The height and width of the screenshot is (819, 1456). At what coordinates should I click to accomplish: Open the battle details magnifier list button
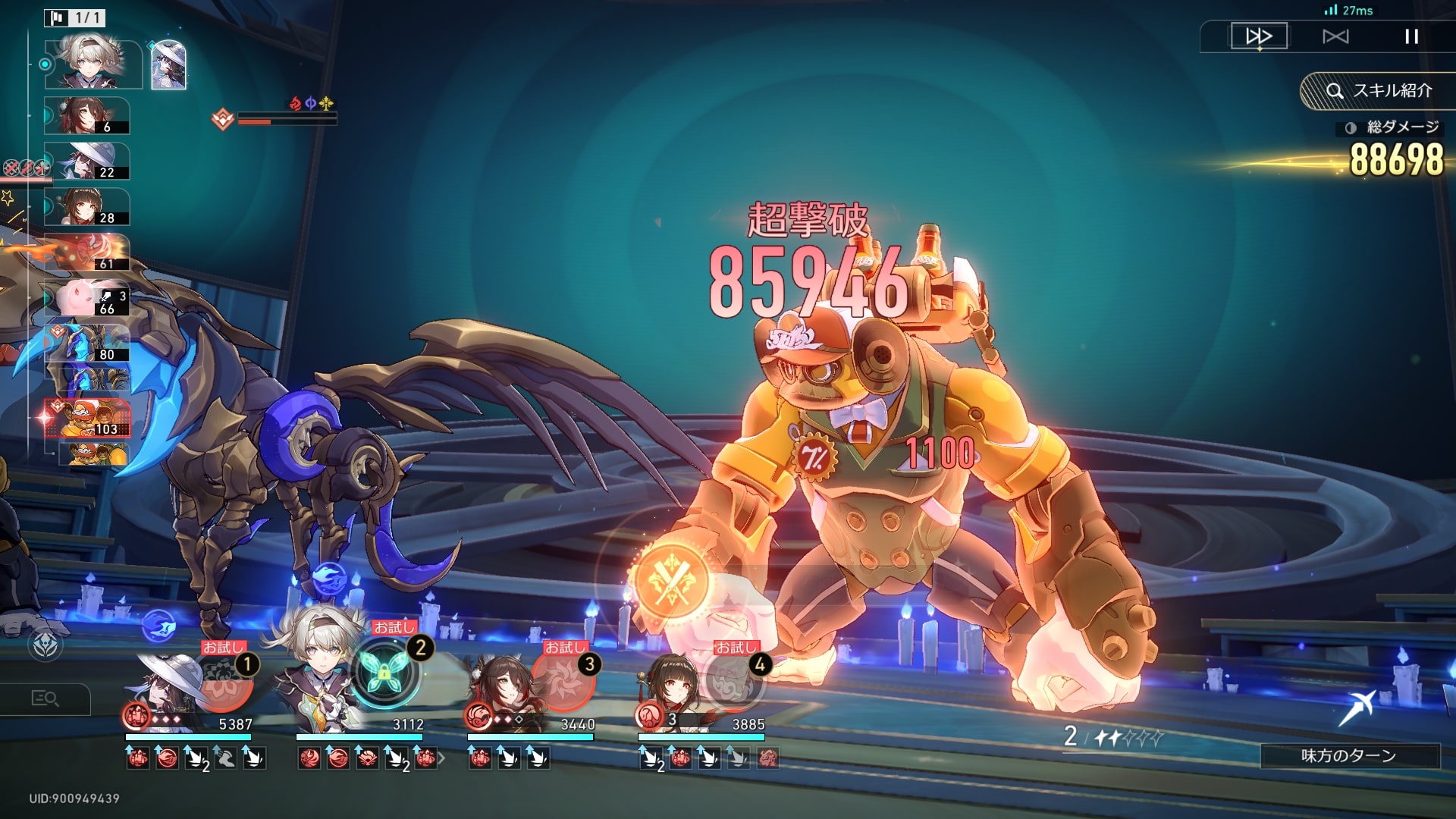(x=45, y=698)
